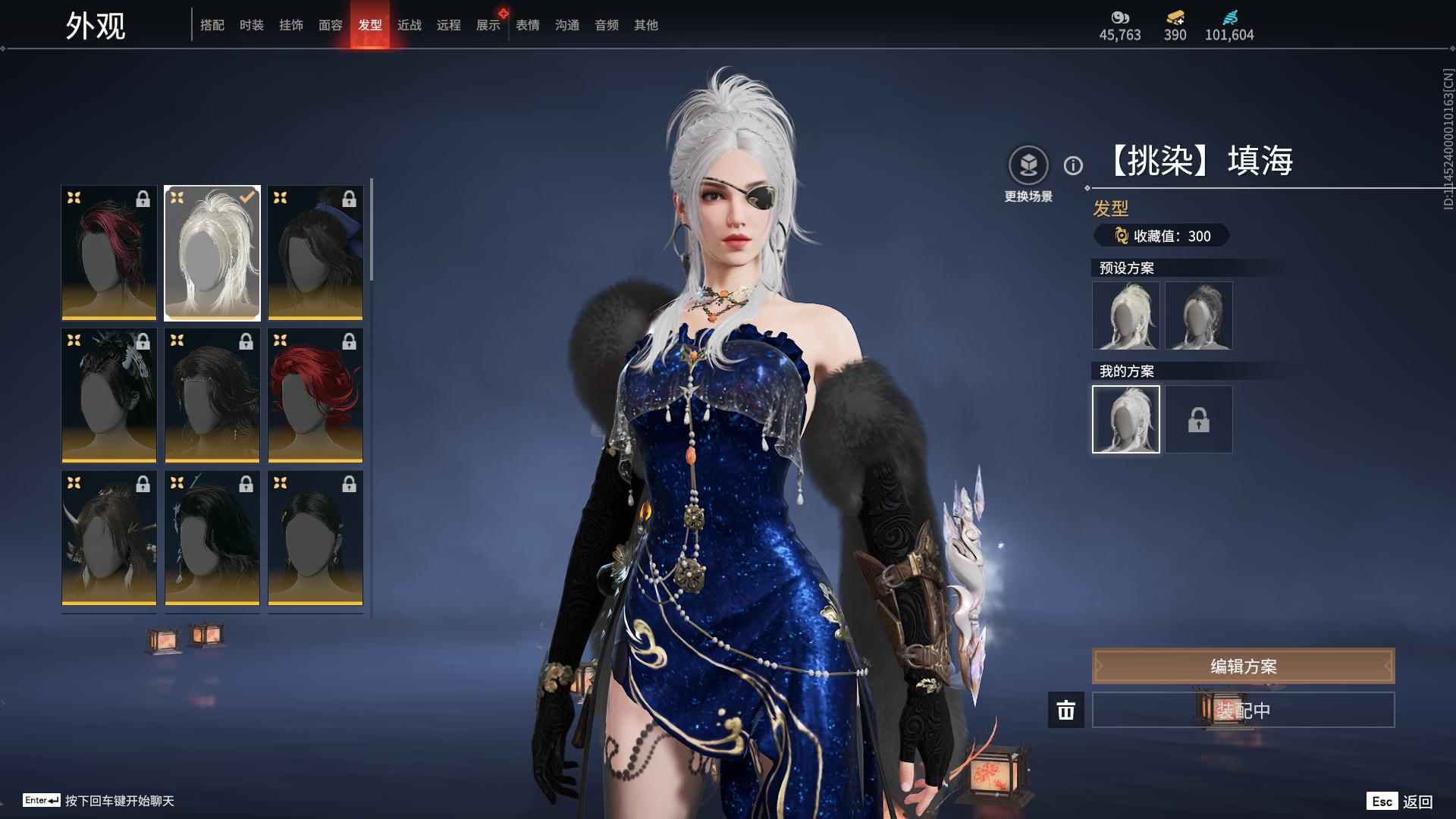
Task: Select the white-haired scheme under 我的方案
Action: point(1126,419)
